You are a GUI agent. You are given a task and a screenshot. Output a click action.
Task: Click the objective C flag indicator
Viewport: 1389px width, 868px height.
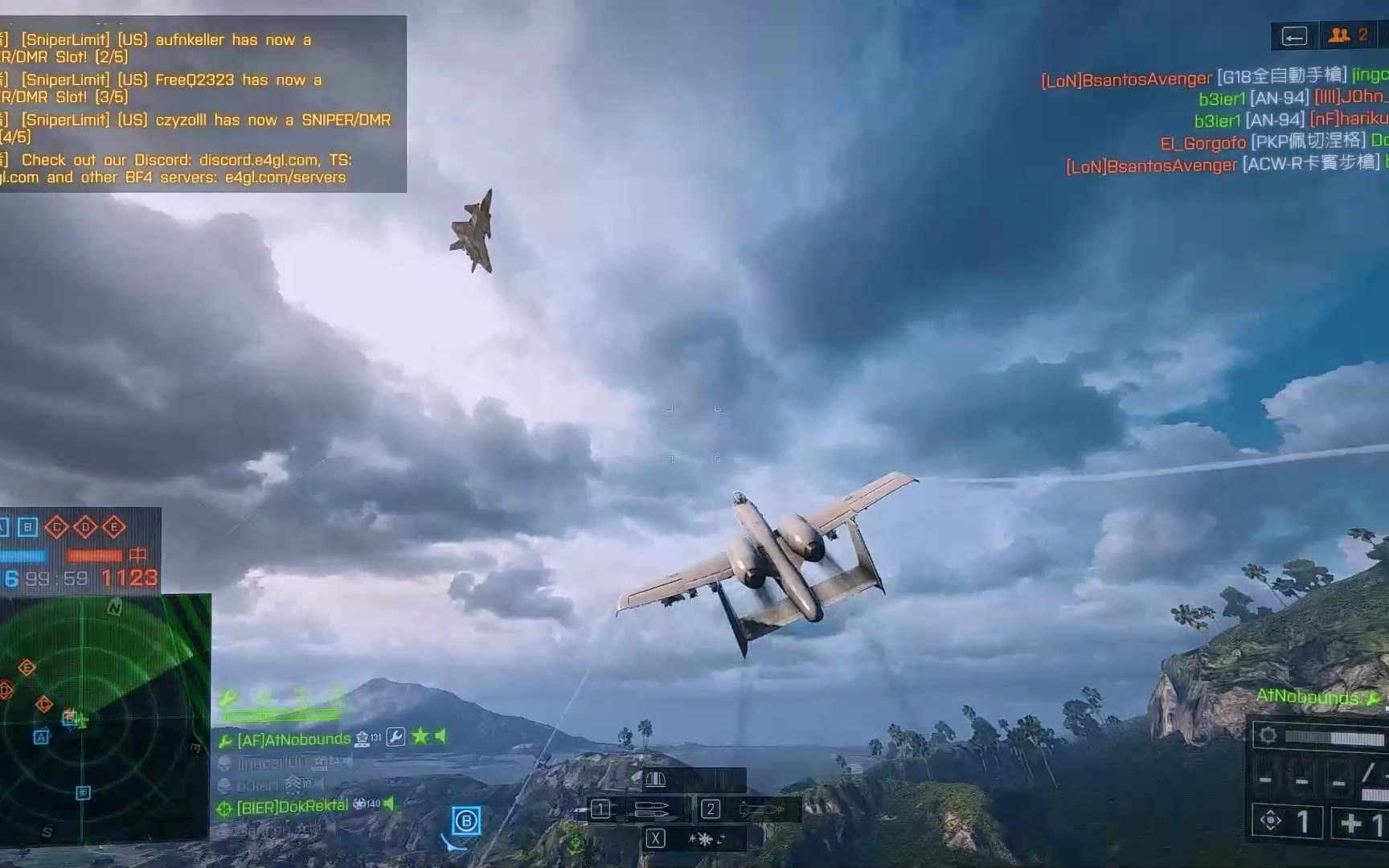point(56,527)
